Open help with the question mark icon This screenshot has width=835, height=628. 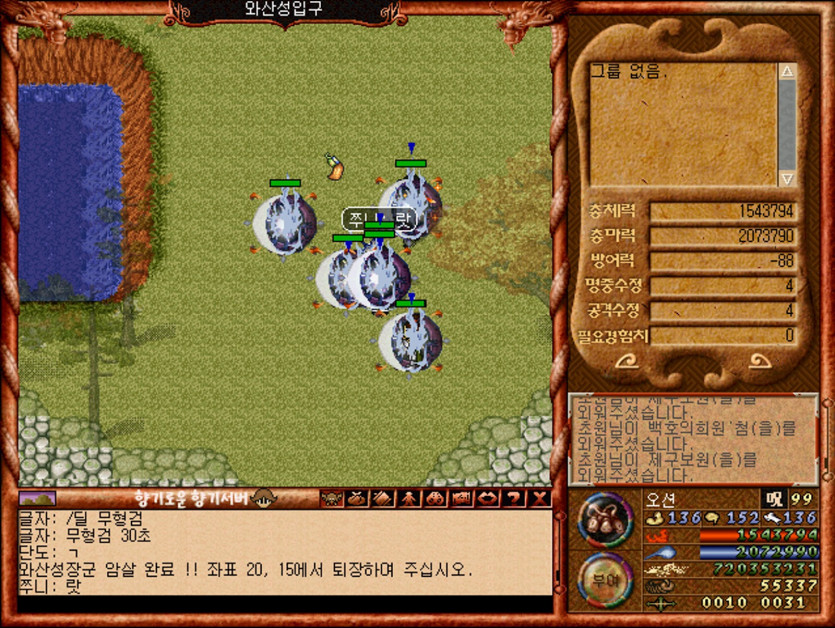(x=514, y=498)
